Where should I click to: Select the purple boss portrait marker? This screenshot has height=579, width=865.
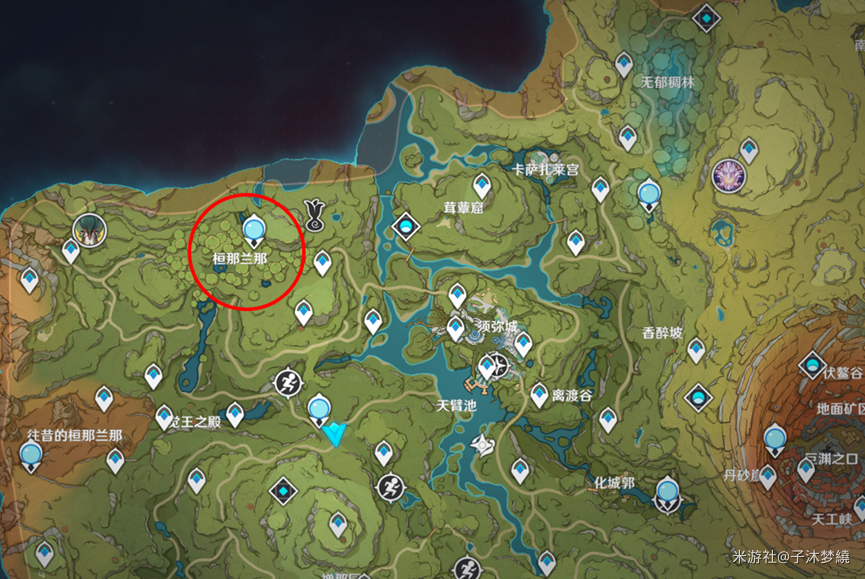click(729, 175)
